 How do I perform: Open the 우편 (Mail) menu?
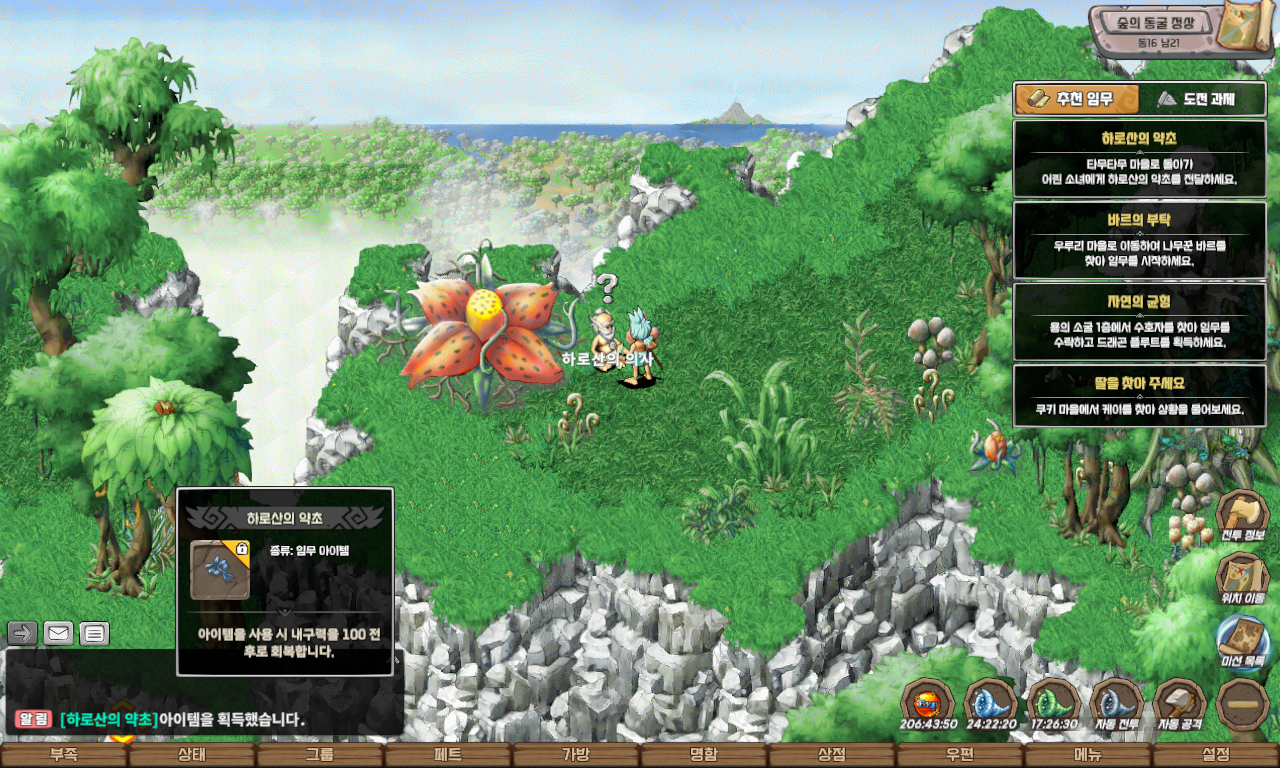point(960,756)
